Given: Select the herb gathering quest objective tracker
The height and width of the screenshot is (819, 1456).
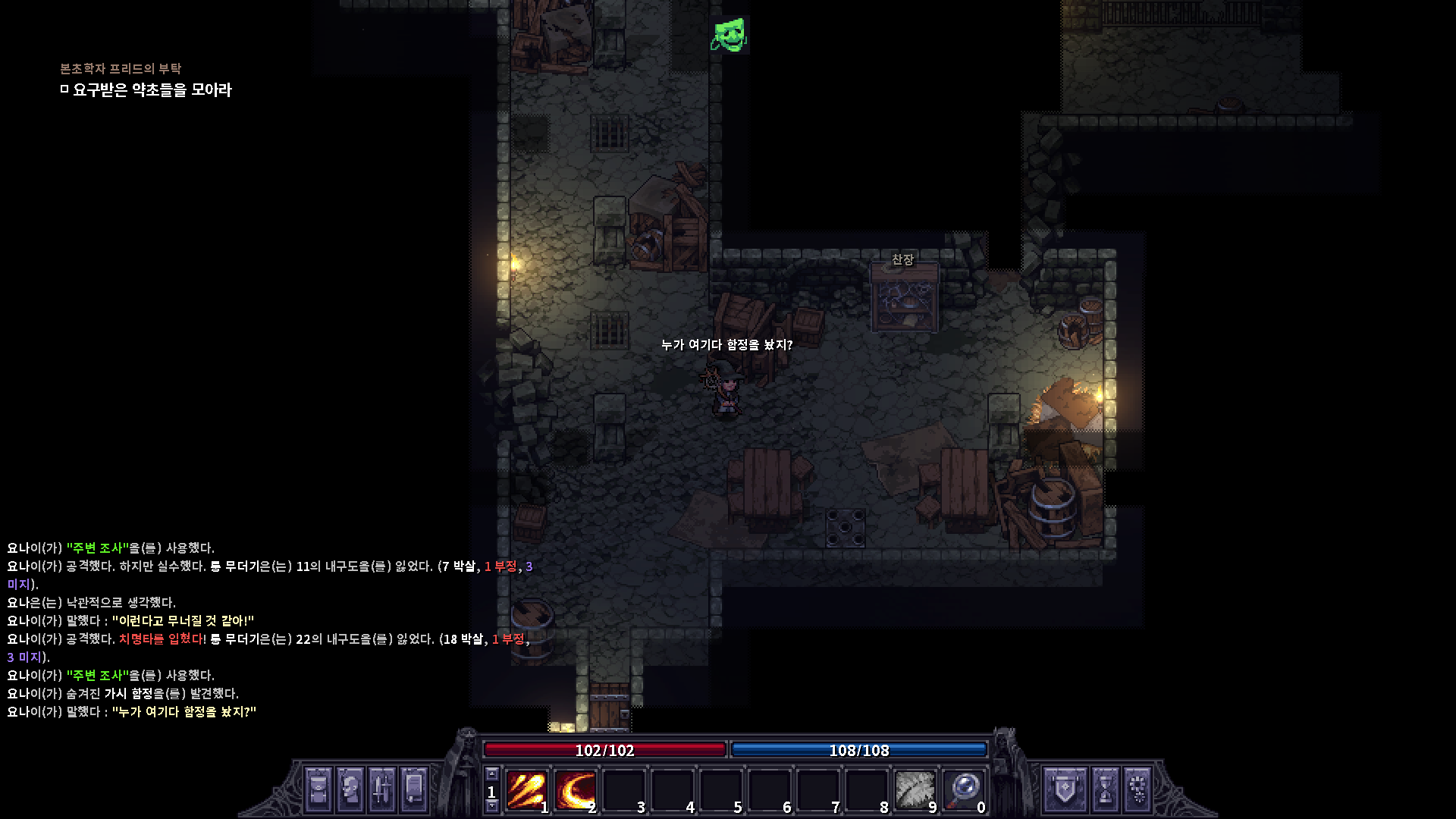Looking at the screenshot, I should [x=152, y=90].
